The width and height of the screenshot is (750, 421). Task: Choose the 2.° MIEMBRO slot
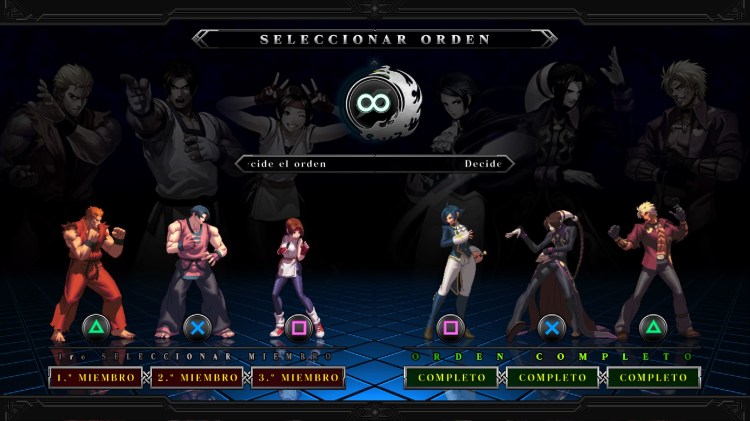197,378
